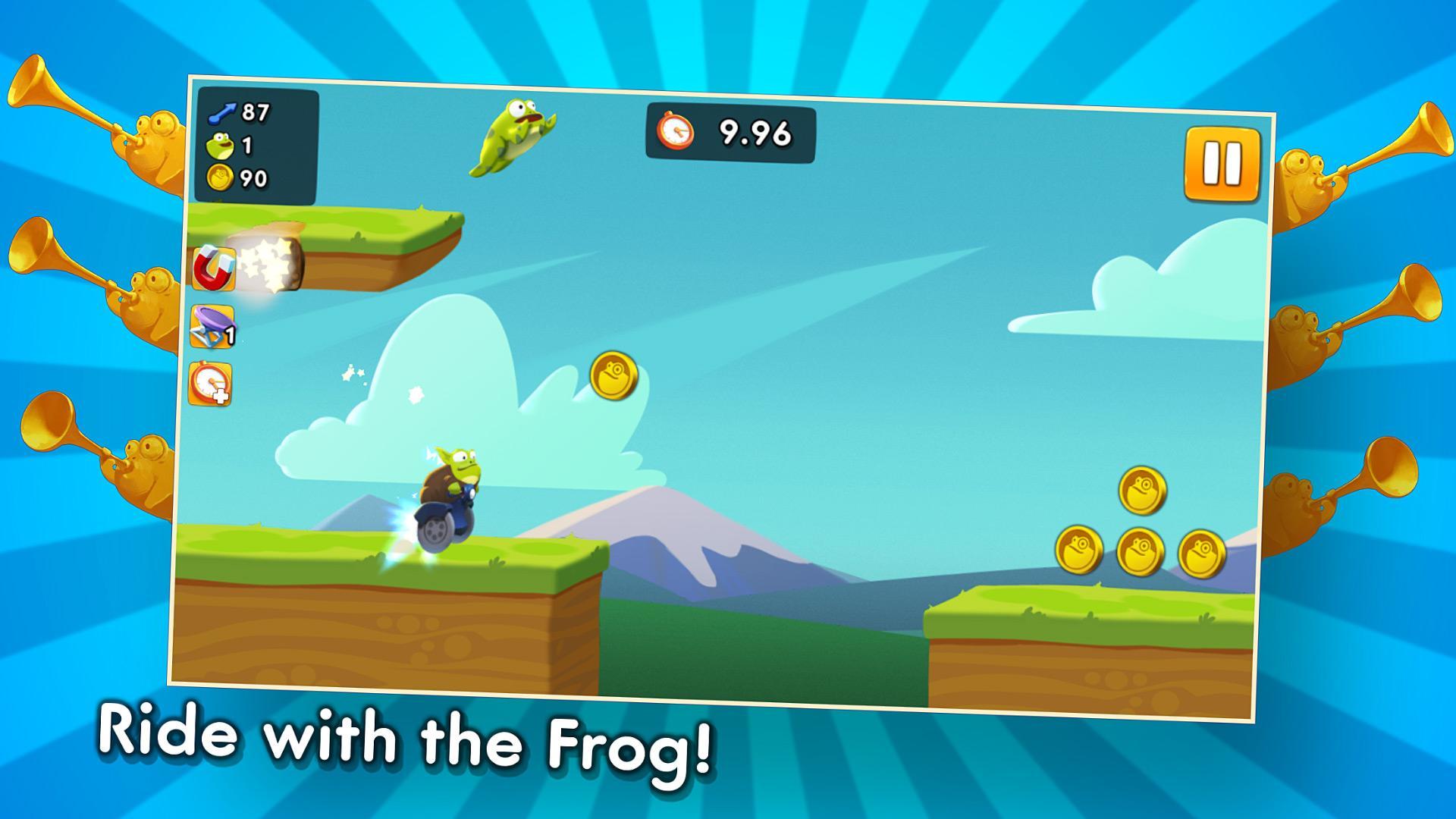The image size is (1456, 819).
Task: Open the HUD stats panel
Action: [x=258, y=144]
